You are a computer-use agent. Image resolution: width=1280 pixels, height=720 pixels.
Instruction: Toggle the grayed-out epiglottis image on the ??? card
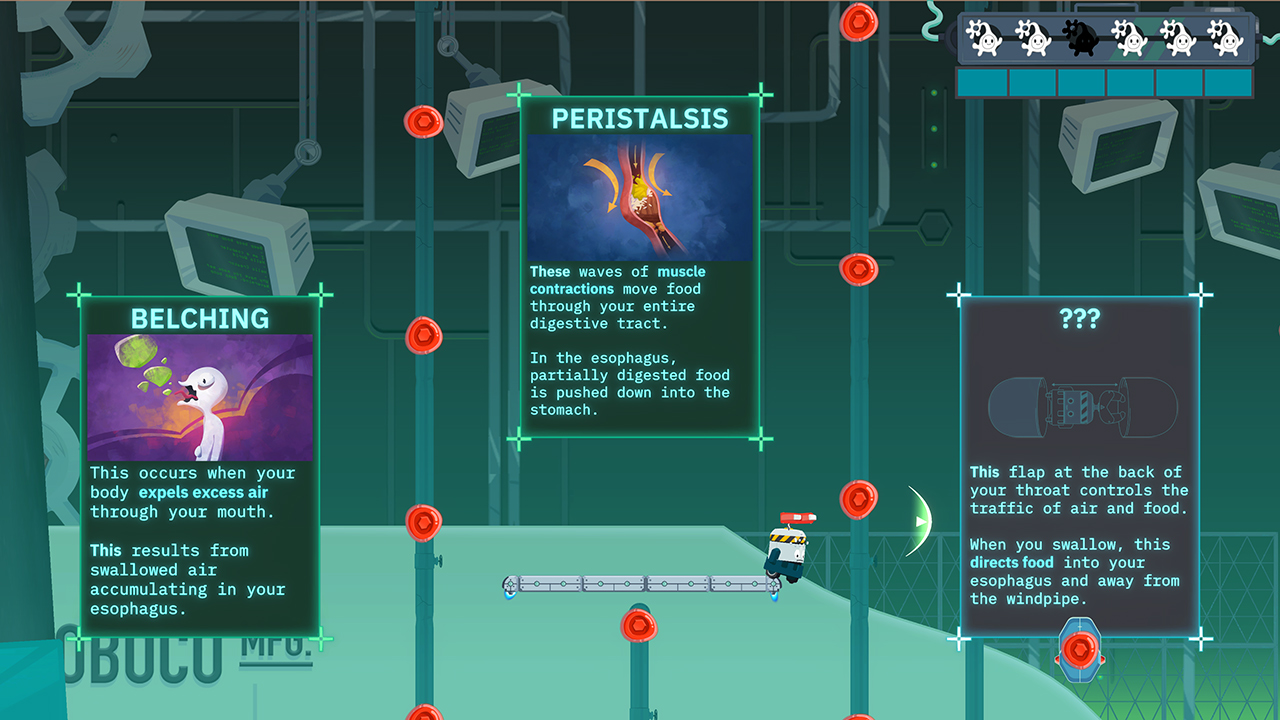tap(1080, 404)
